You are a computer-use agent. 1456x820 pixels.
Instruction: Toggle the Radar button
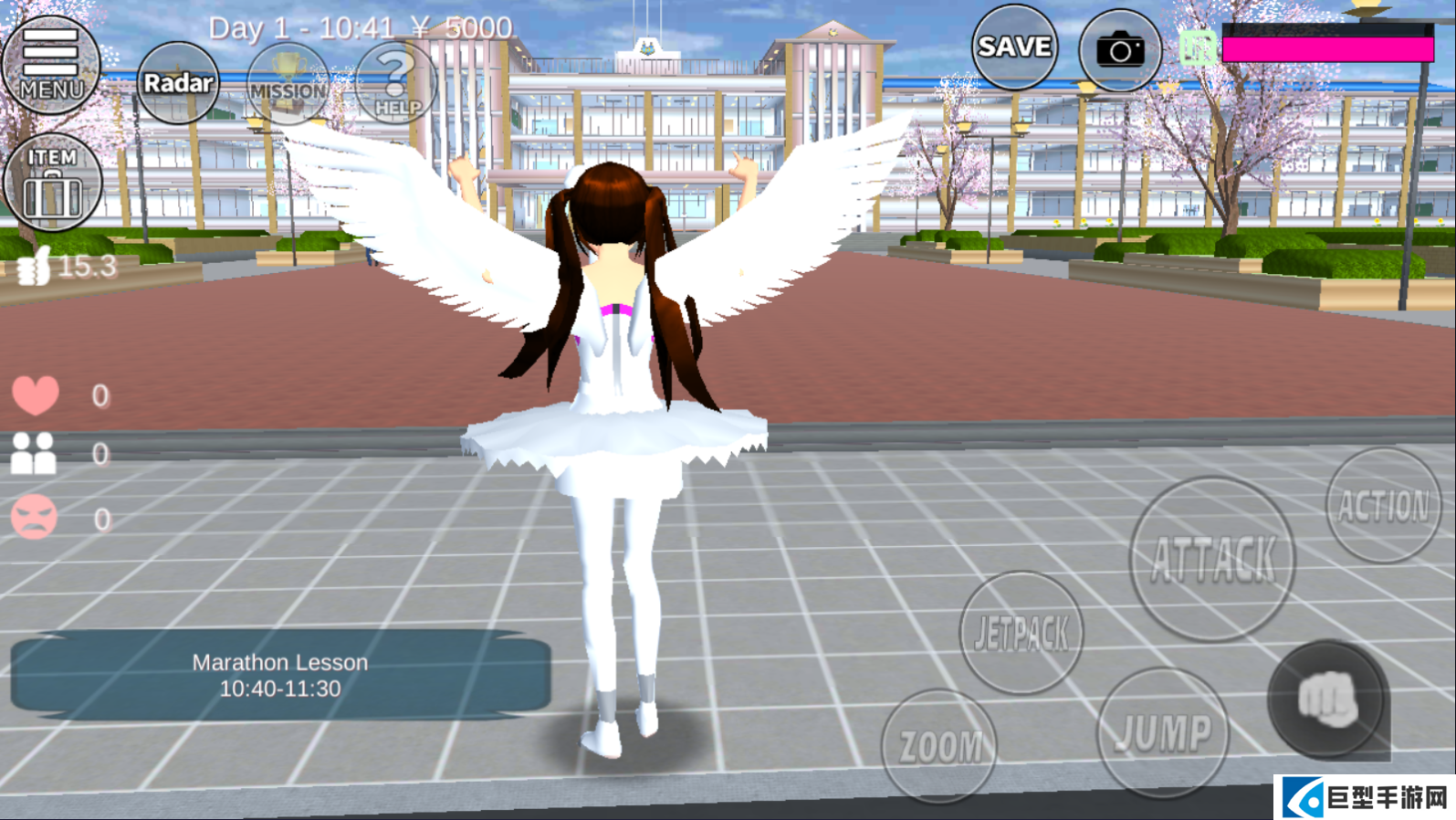tap(178, 83)
